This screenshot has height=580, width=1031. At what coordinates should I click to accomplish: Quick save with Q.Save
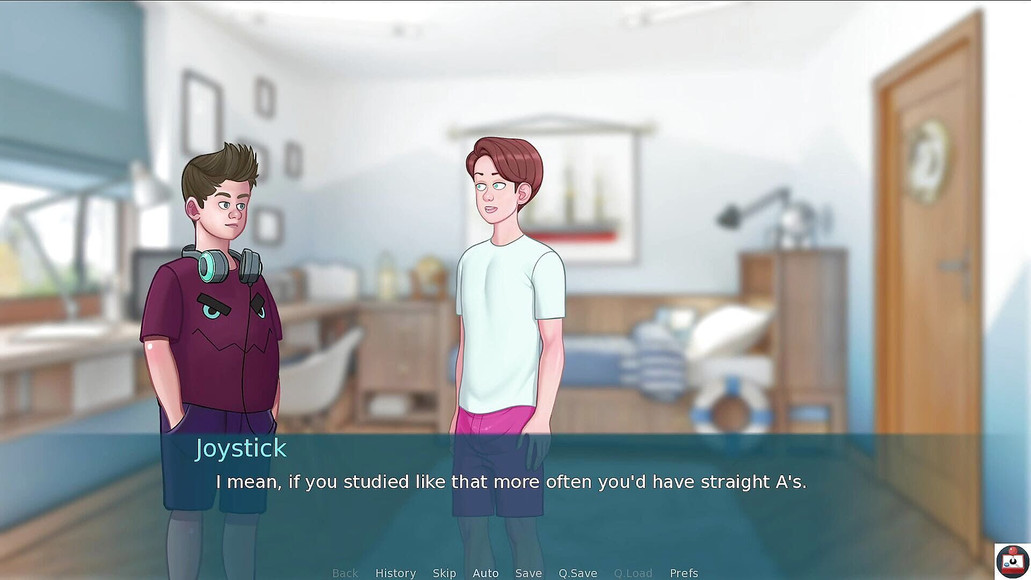pyautogui.click(x=577, y=573)
